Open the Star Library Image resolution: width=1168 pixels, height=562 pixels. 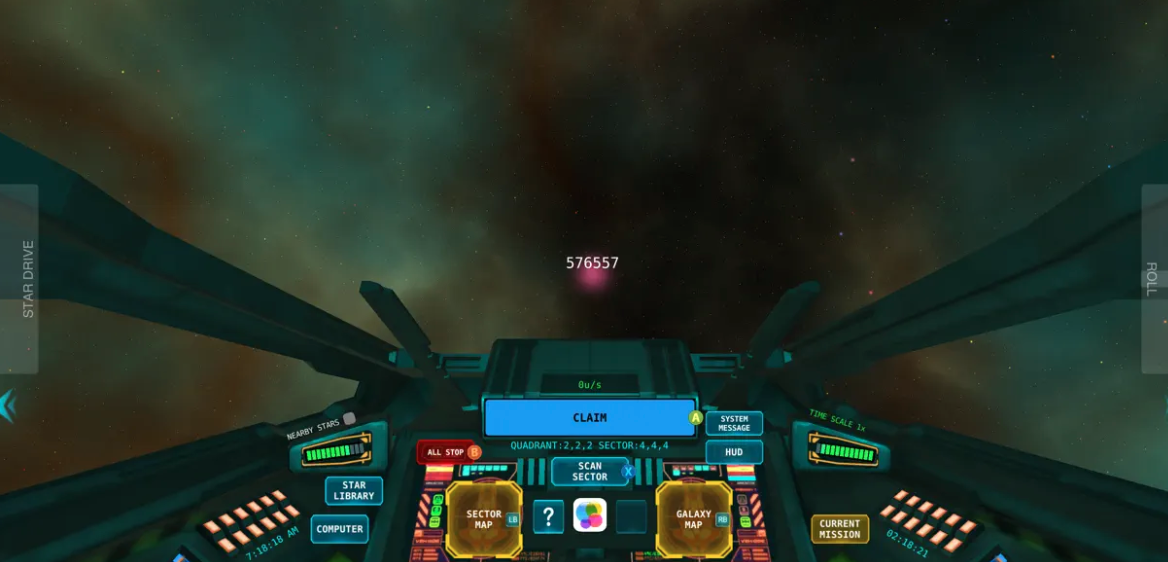[354, 490]
